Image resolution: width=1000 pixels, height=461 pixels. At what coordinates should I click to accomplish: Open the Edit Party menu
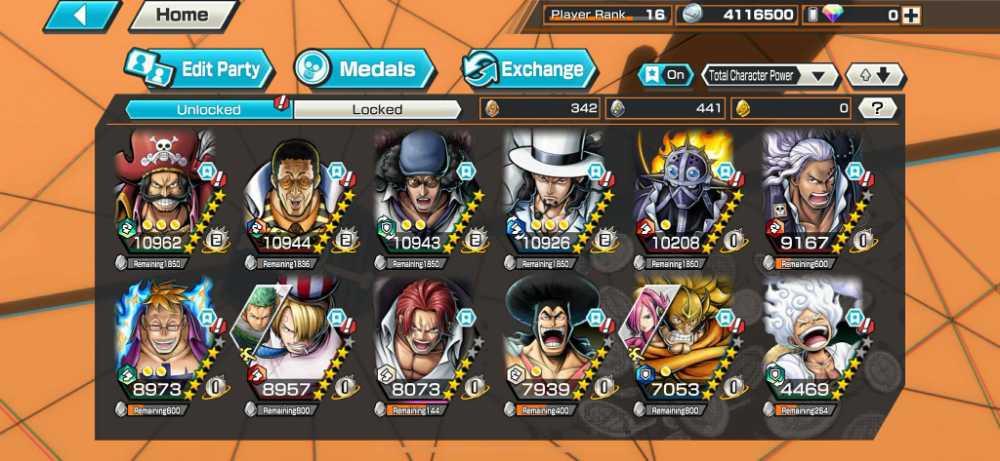pos(198,69)
